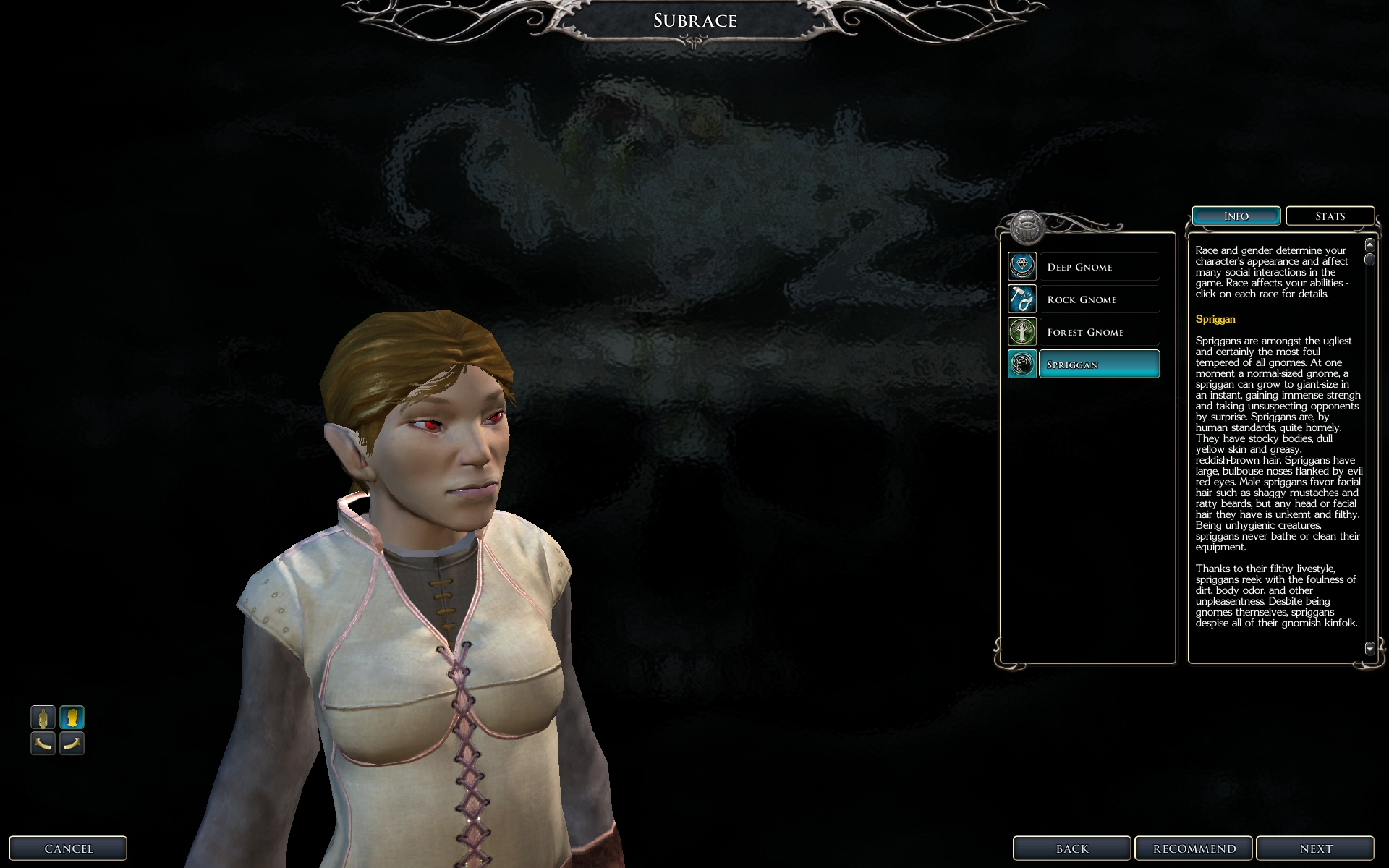Open the Info tab

1236,216
